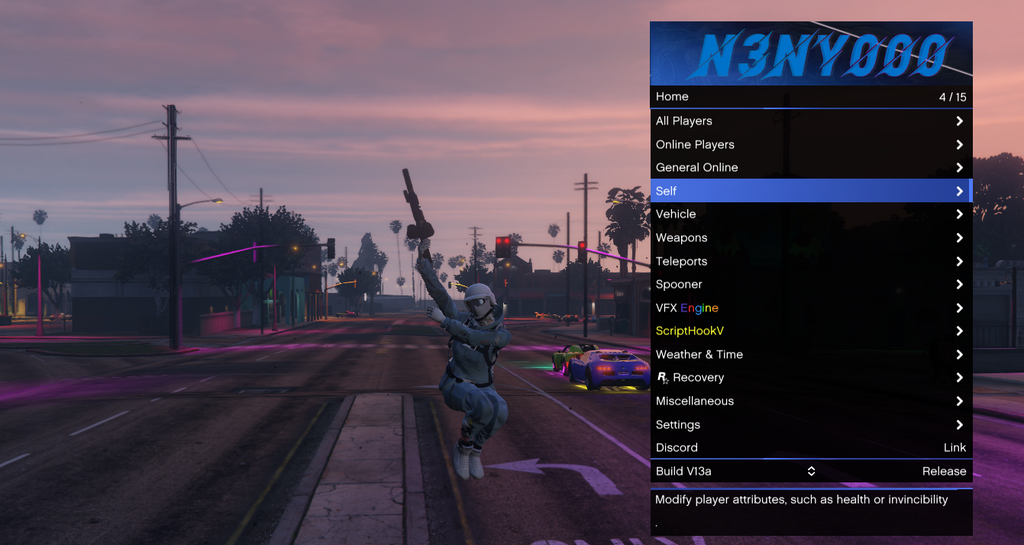Click the up-down arrows beside Build V13a
This screenshot has height=545, width=1024.
click(811, 471)
